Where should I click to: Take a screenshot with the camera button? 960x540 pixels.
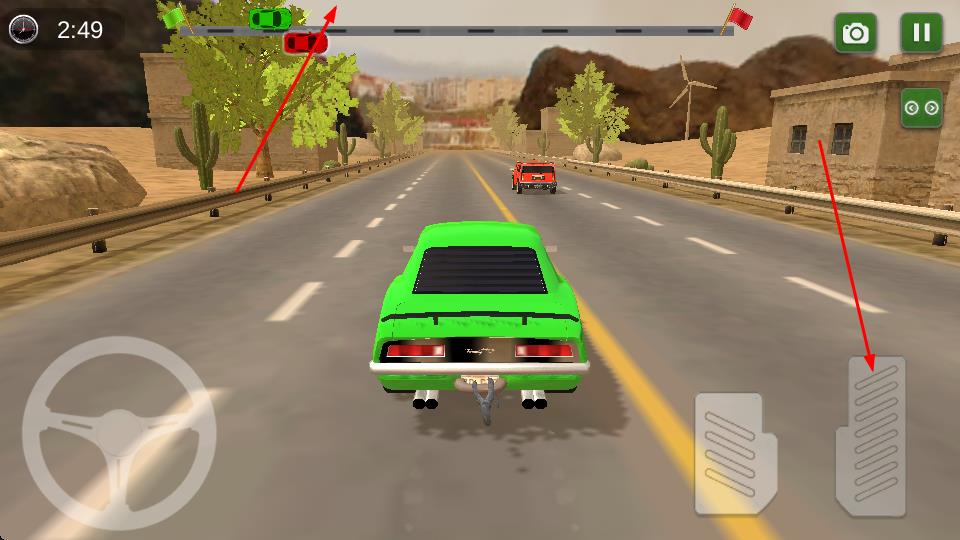click(x=855, y=33)
